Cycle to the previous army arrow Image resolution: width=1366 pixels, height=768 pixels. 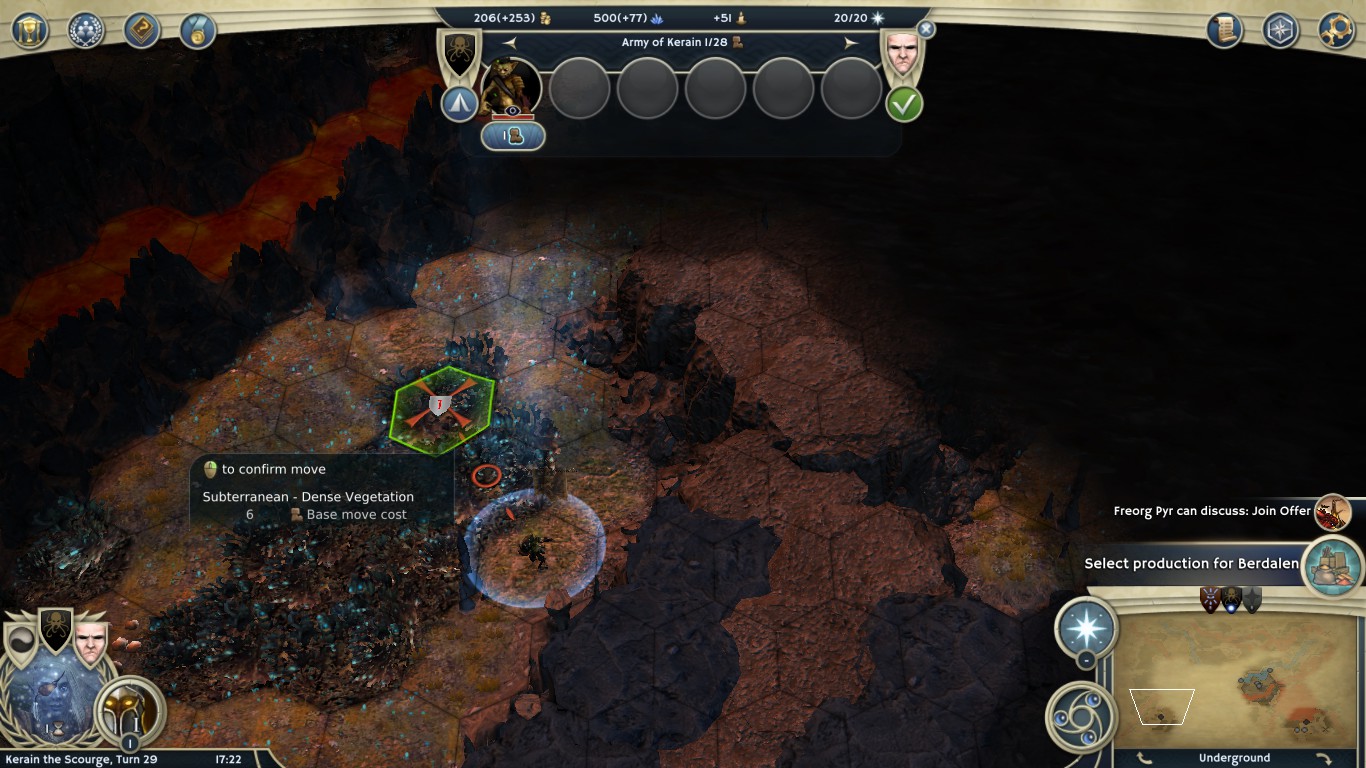click(x=510, y=43)
